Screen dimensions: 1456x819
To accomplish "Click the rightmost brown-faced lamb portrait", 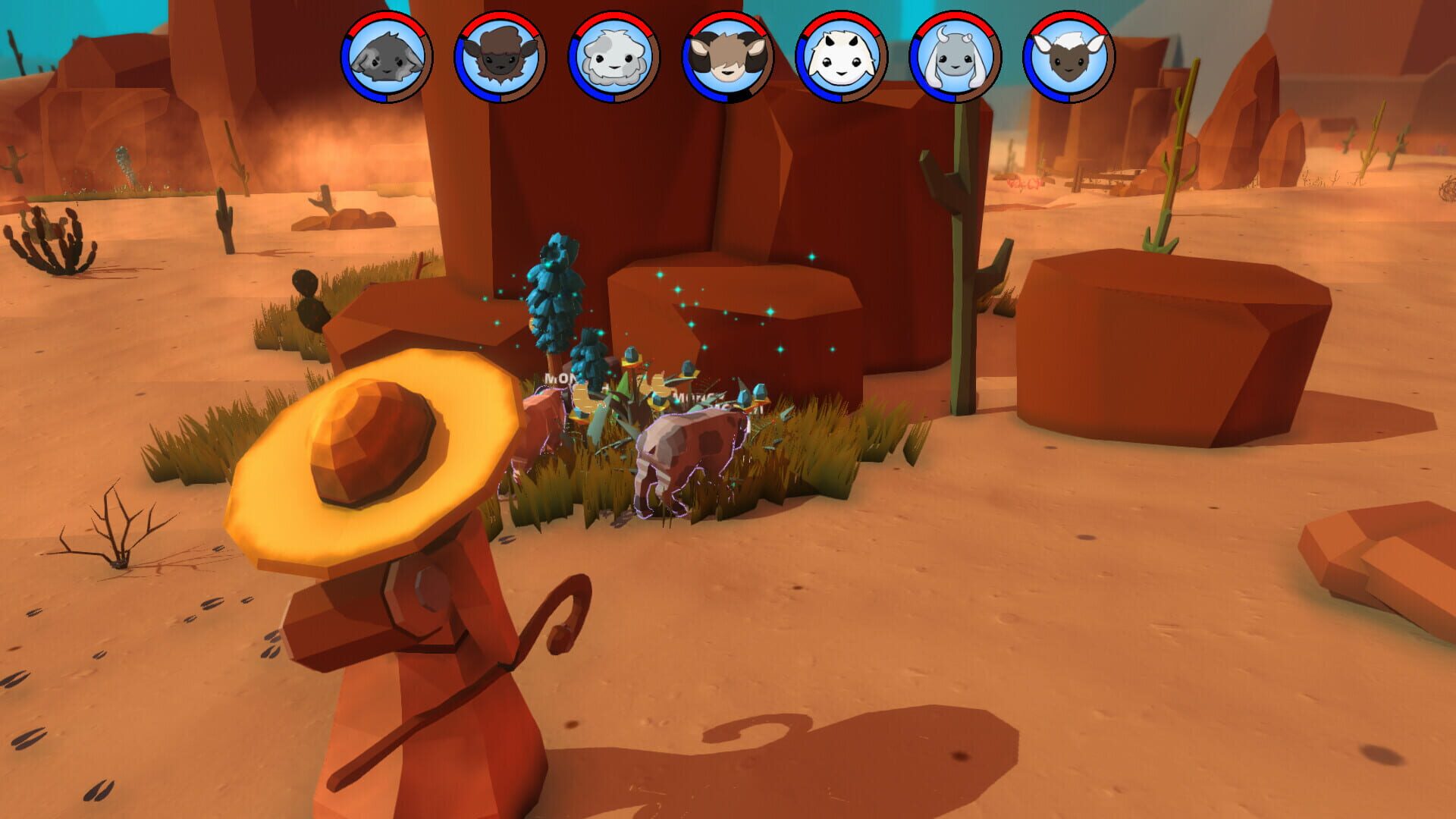I will [1068, 59].
